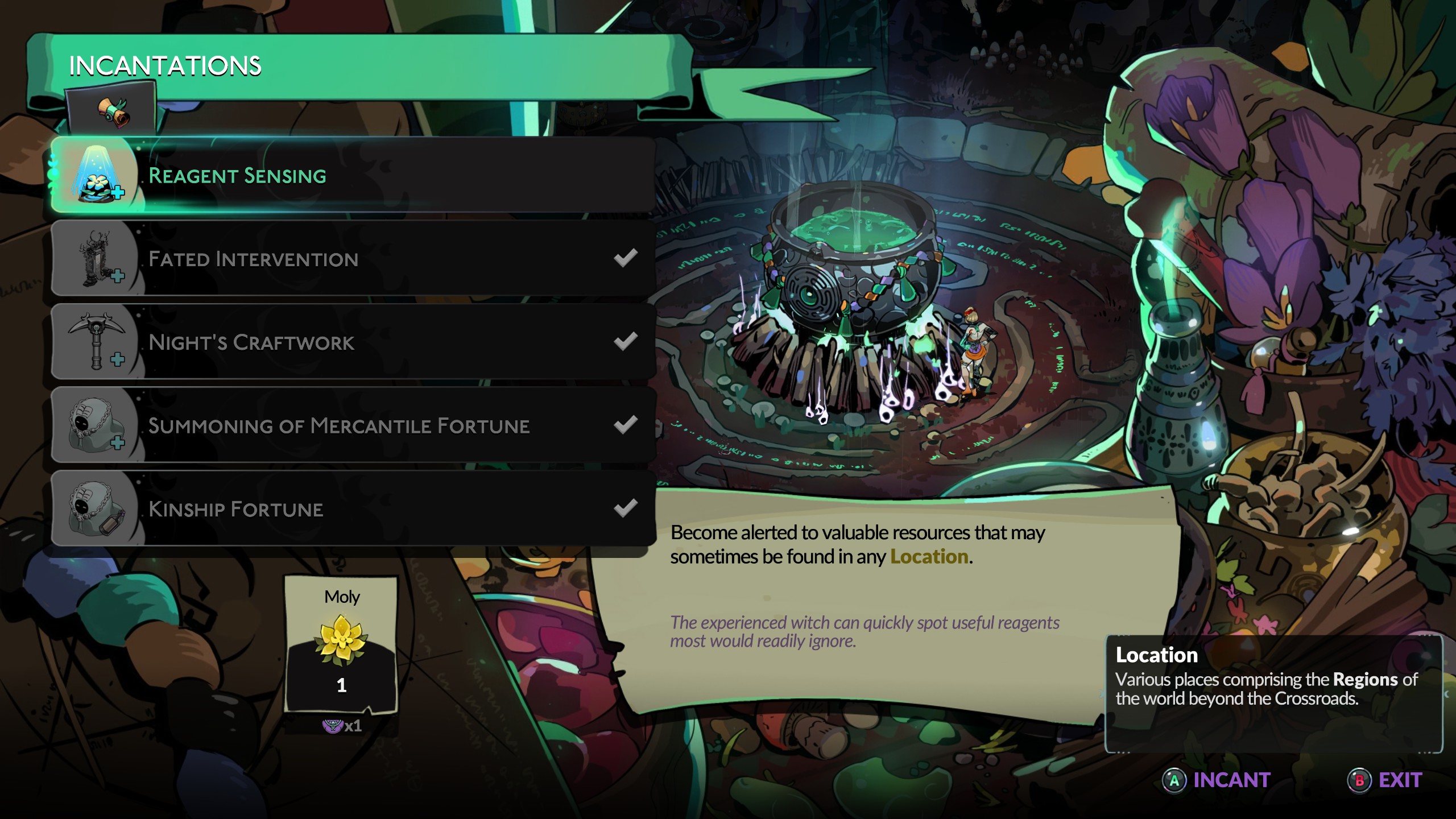The height and width of the screenshot is (819, 1456).
Task: Click the highlighted Location keyword
Action: point(929,557)
